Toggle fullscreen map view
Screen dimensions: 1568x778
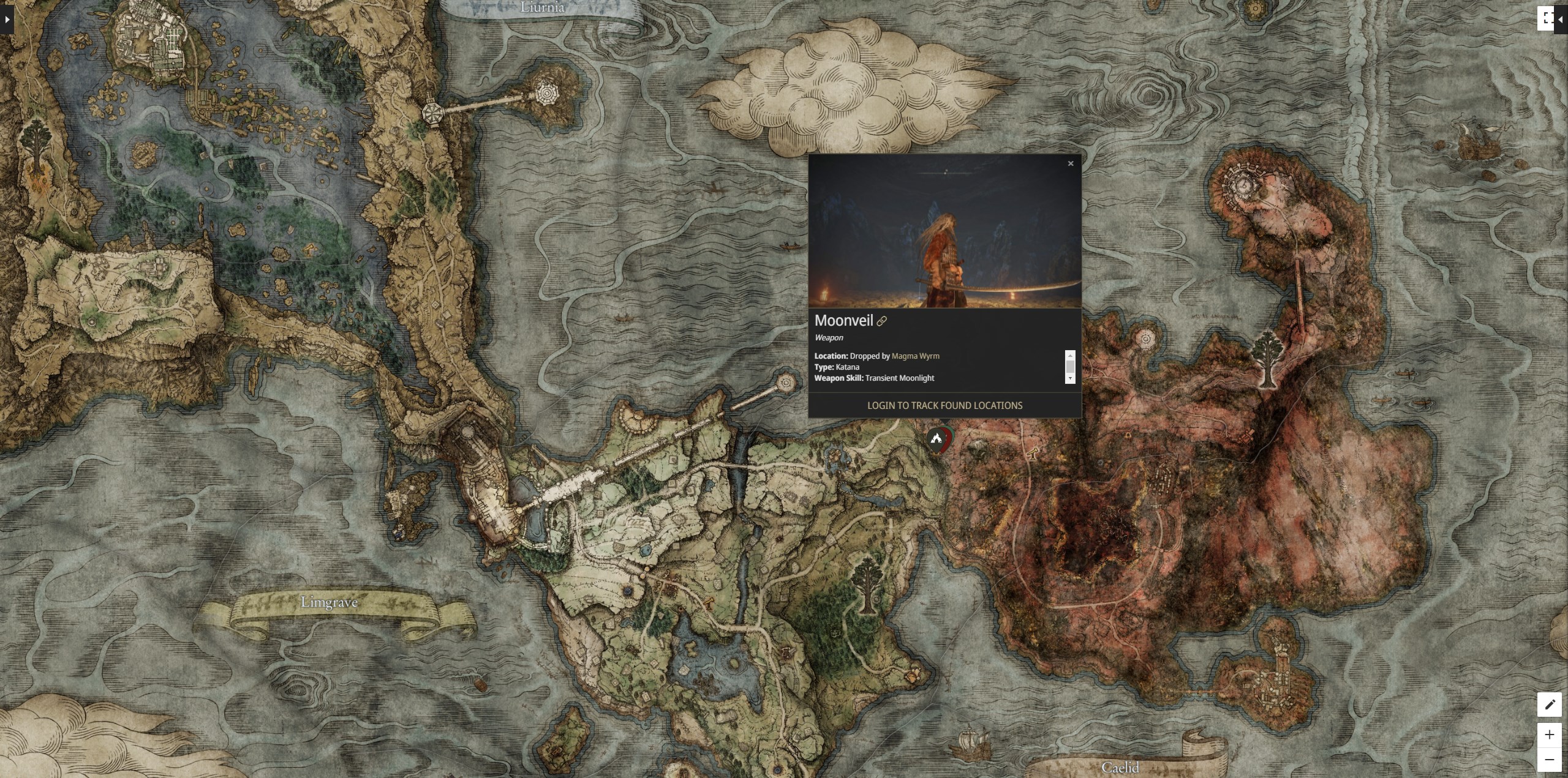tap(1545, 18)
